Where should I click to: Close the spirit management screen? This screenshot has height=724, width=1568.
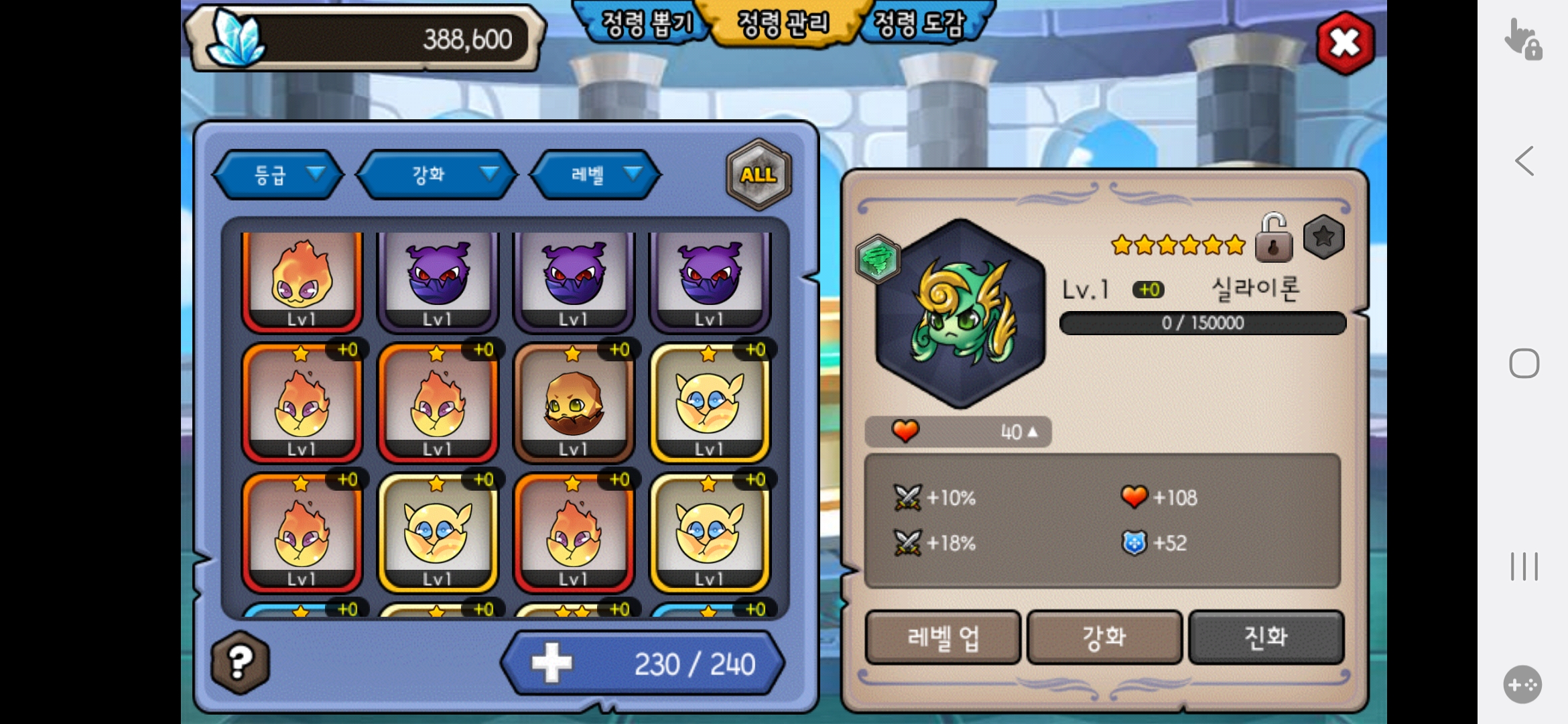[x=1345, y=44]
